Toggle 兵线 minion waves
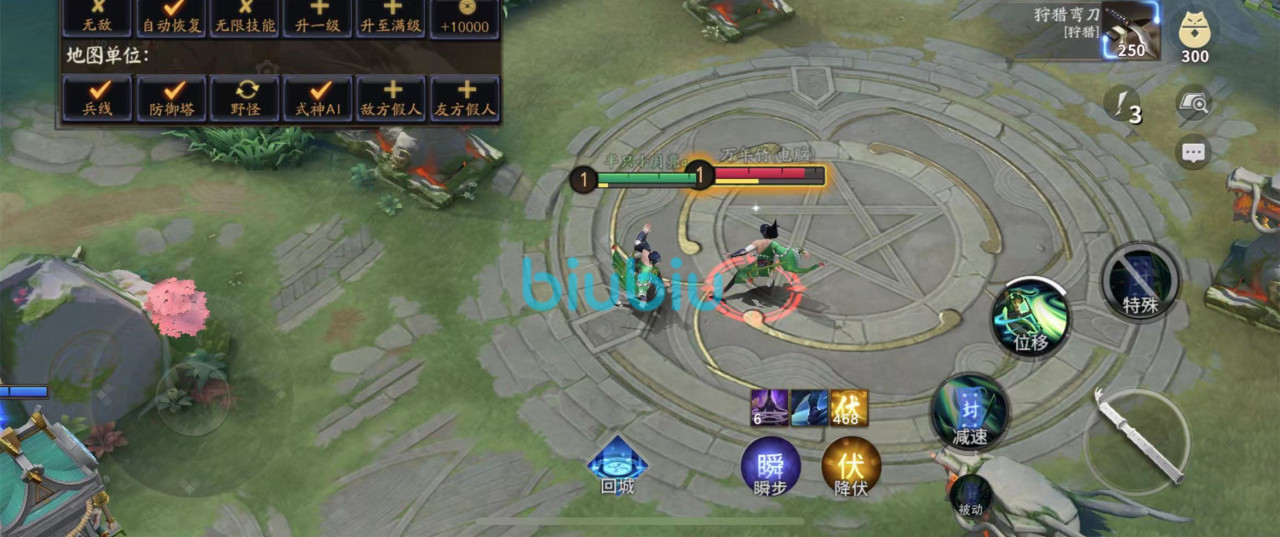 [x=97, y=98]
